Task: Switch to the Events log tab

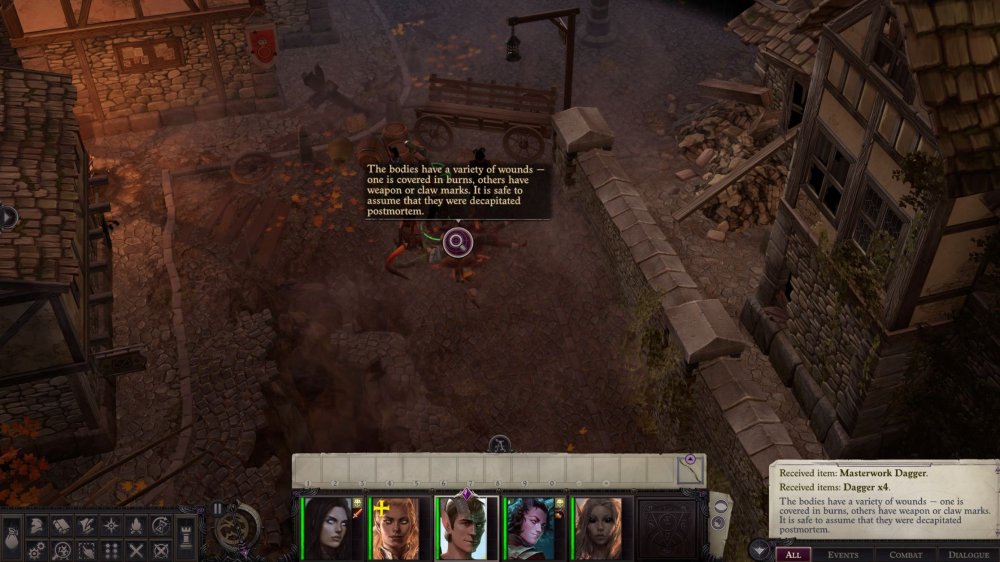Action: click(x=843, y=553)
